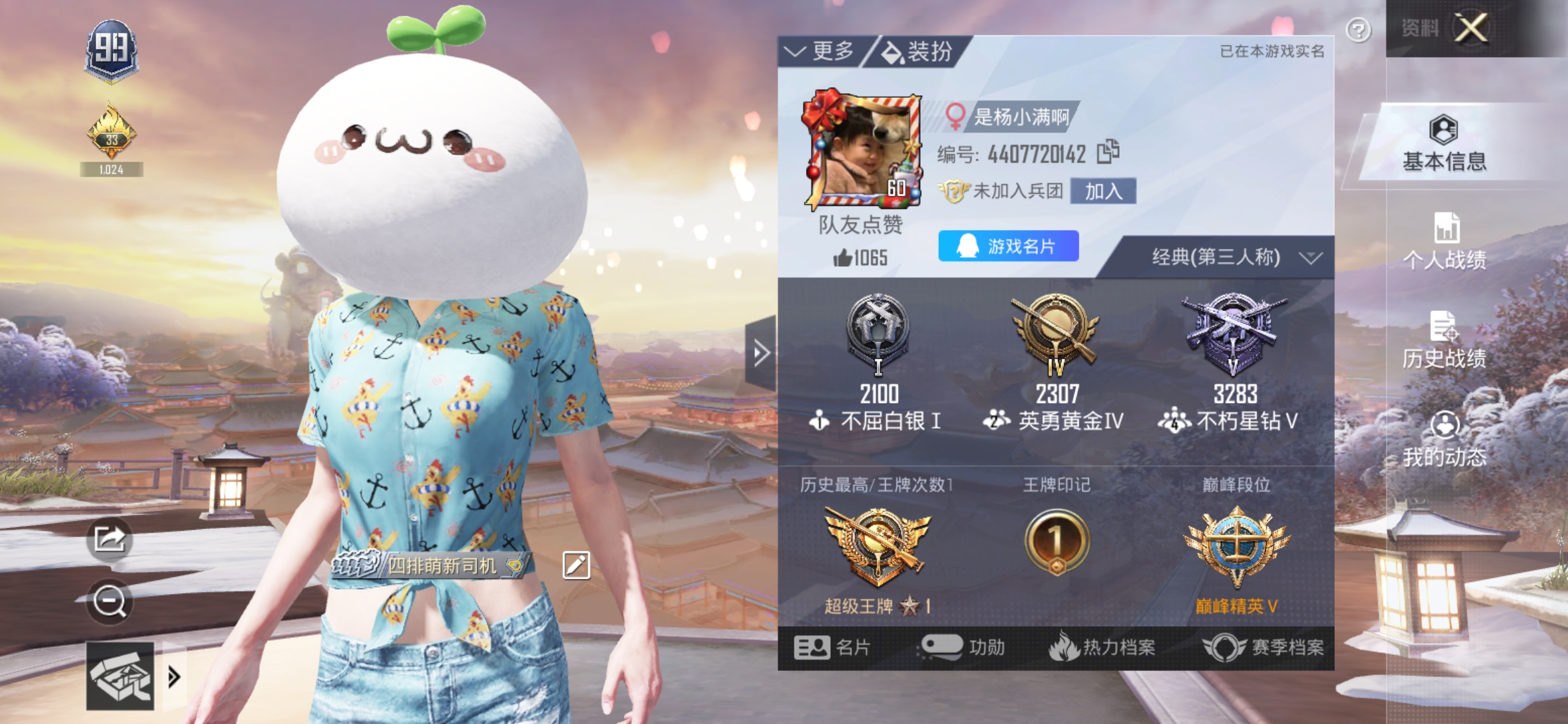
Task: Open the 经典(第三人称) mode dropdown
Action: (x=1234, y=257)
